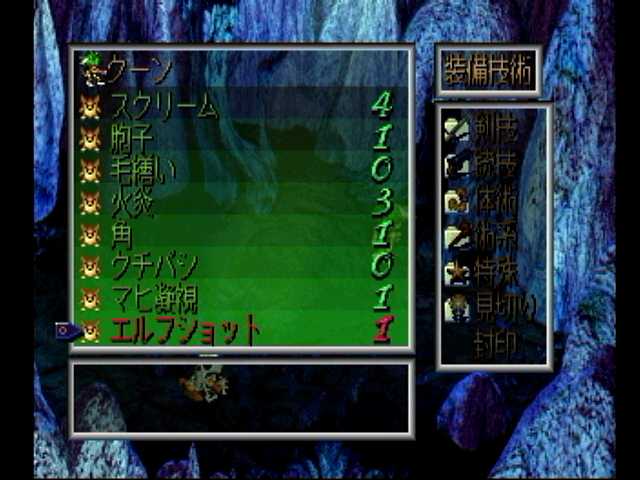The height and width of the screenshot is (480, 640).
Task: Select the クチバシ ability
Action: coord(153,266)
